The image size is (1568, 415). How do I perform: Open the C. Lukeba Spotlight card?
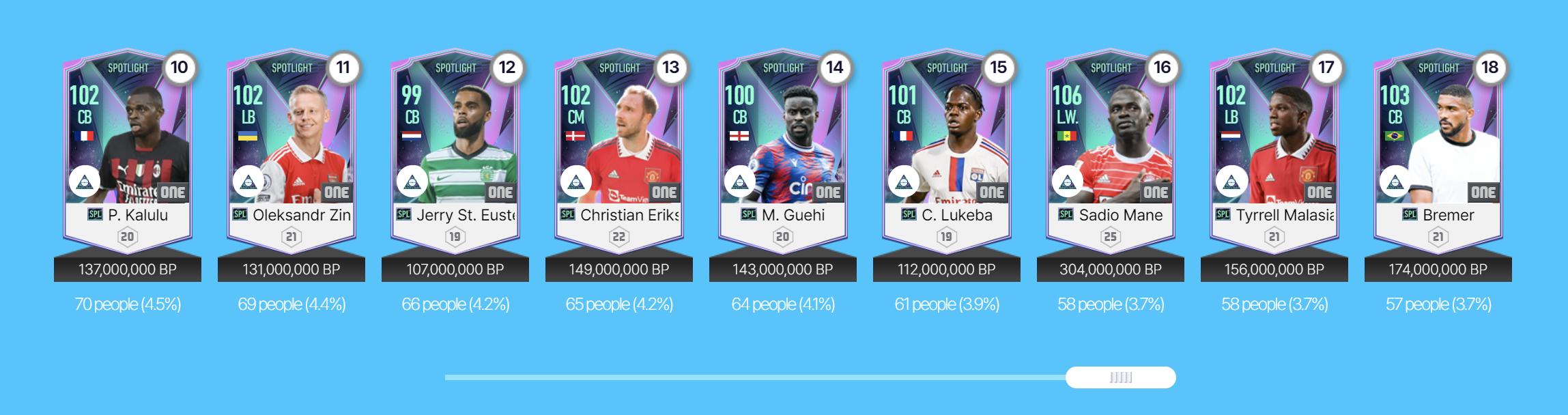pos(947,152)
